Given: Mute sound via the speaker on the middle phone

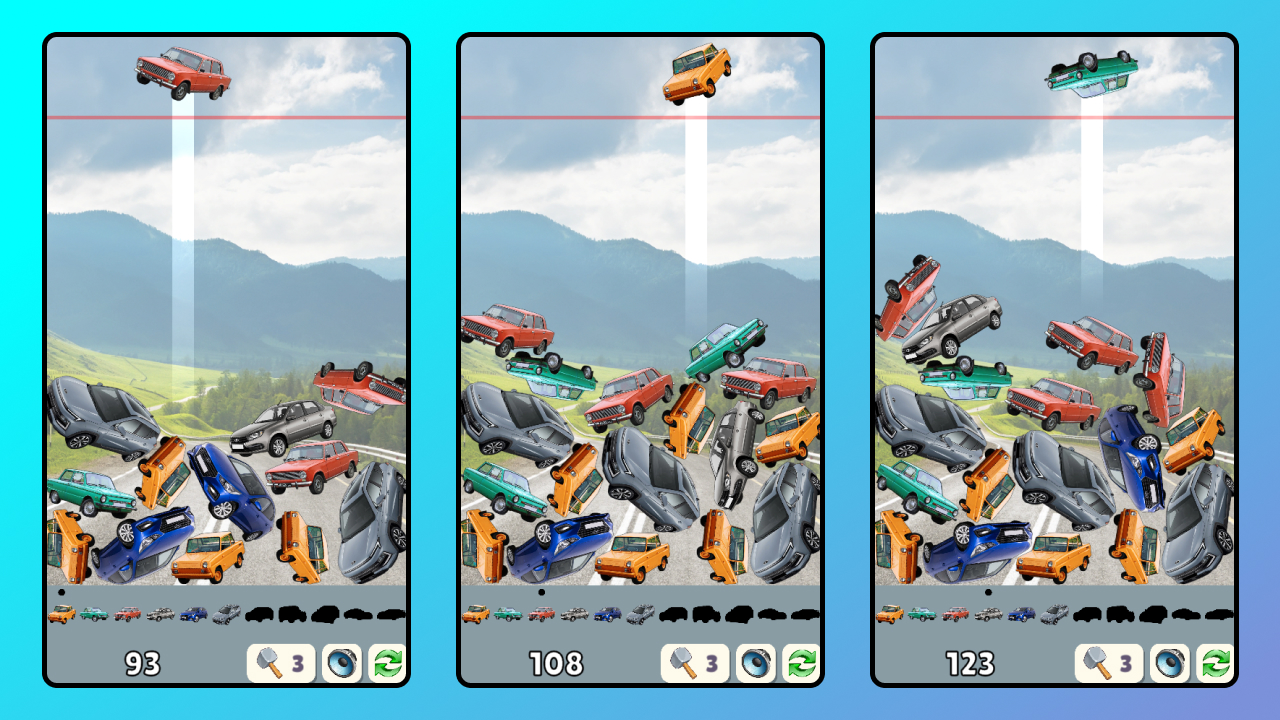Looking at the screenshot, I should (756, 660).
